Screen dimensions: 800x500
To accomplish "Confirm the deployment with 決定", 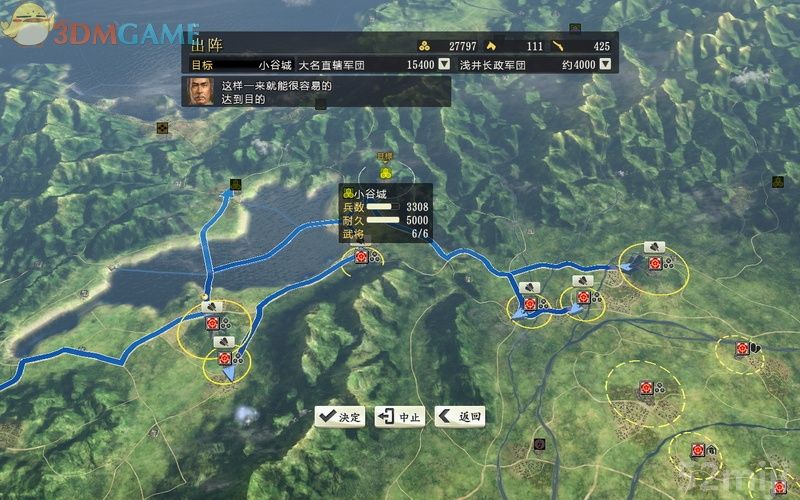I will point(340,417).
